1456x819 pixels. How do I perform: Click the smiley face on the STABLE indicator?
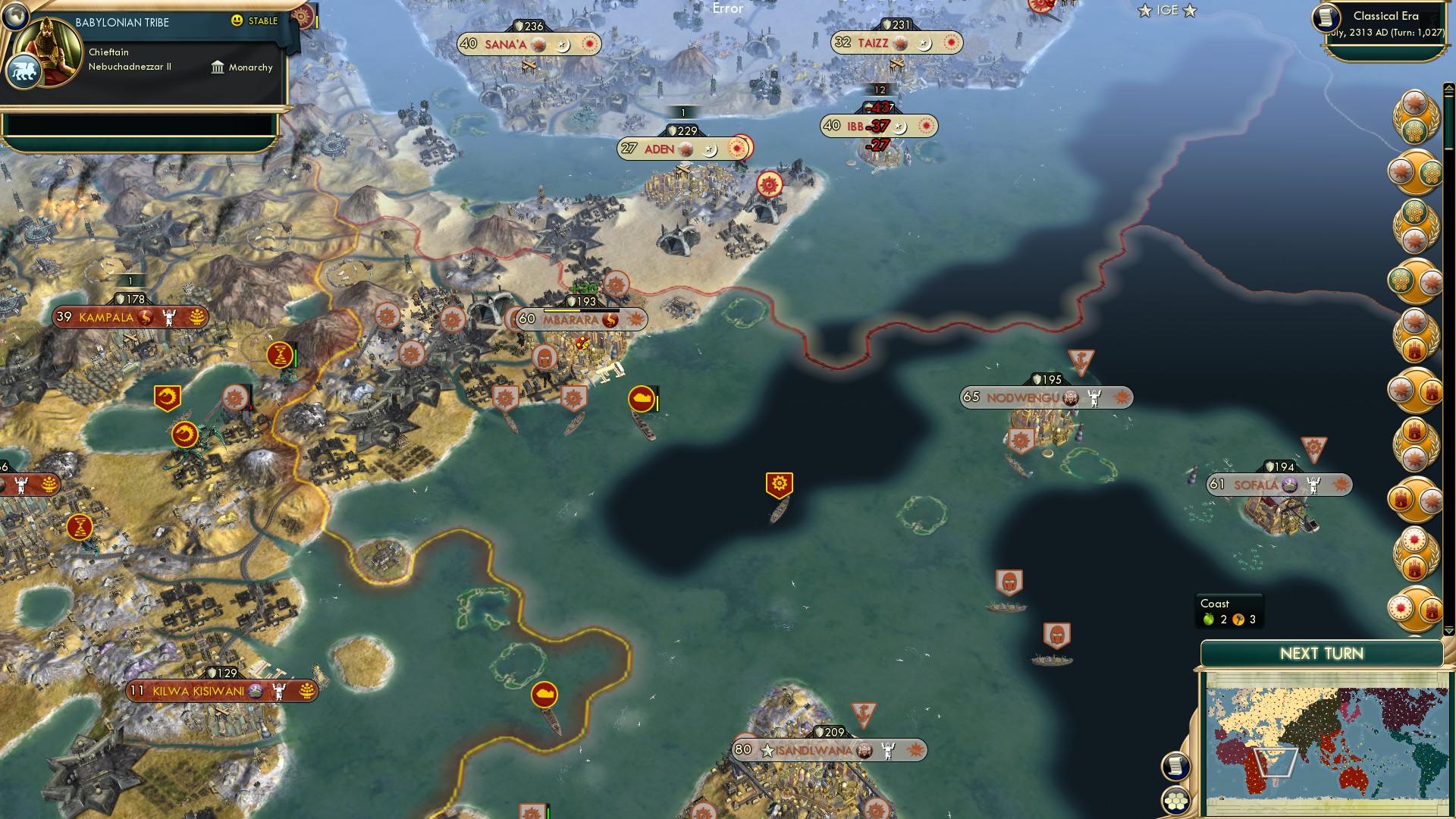pos(237,22)
